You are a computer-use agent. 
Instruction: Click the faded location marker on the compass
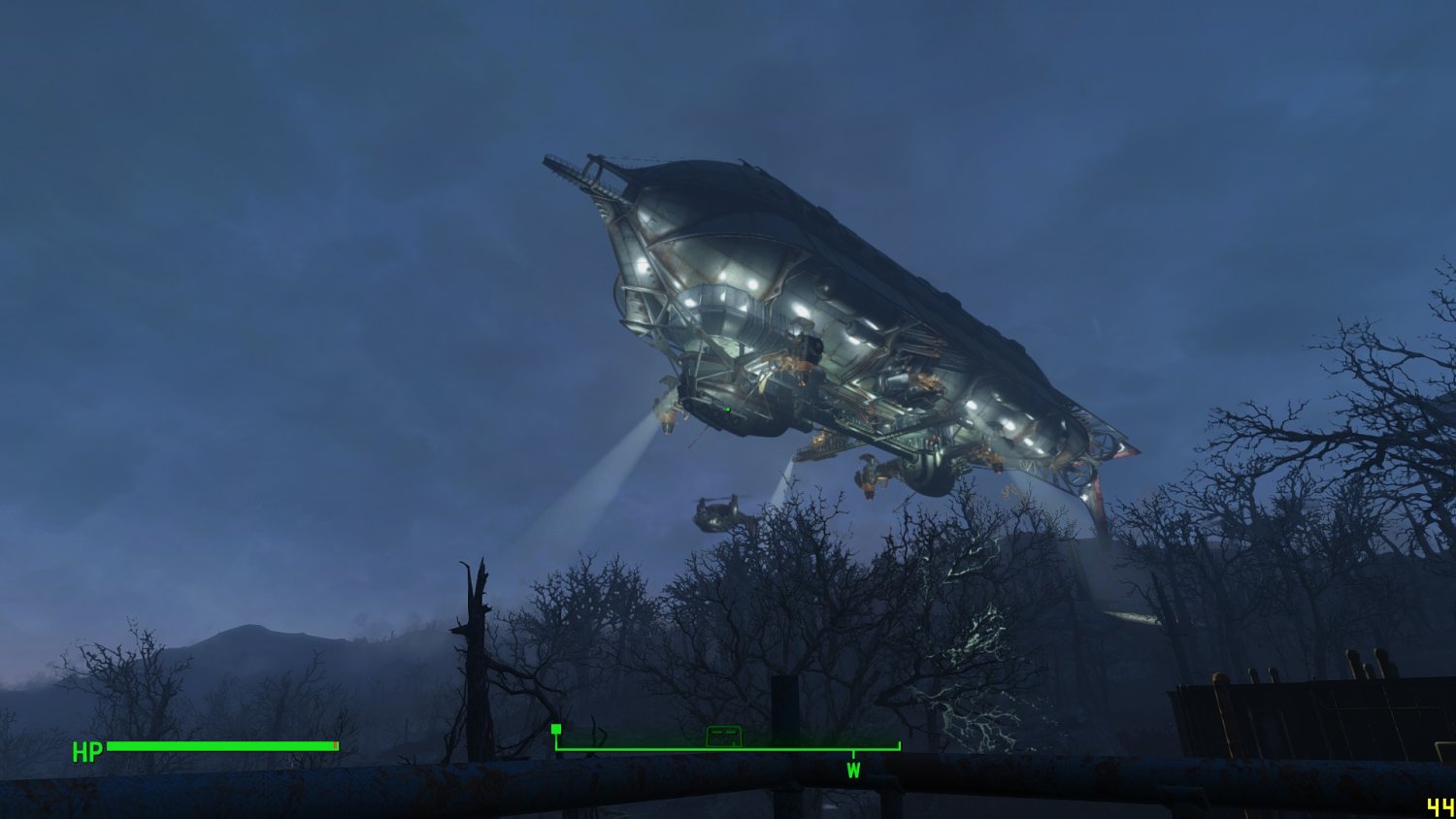click(x=723, y=737)
